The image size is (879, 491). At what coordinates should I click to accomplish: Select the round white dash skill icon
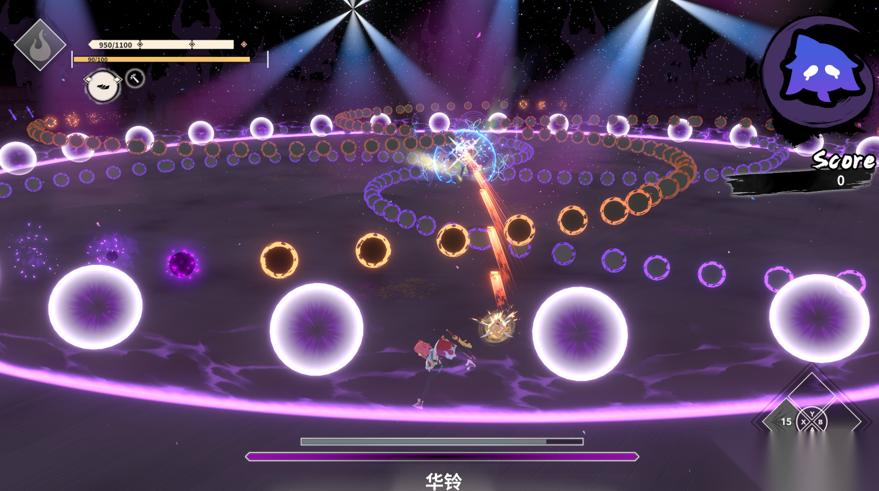pos(102,86)
